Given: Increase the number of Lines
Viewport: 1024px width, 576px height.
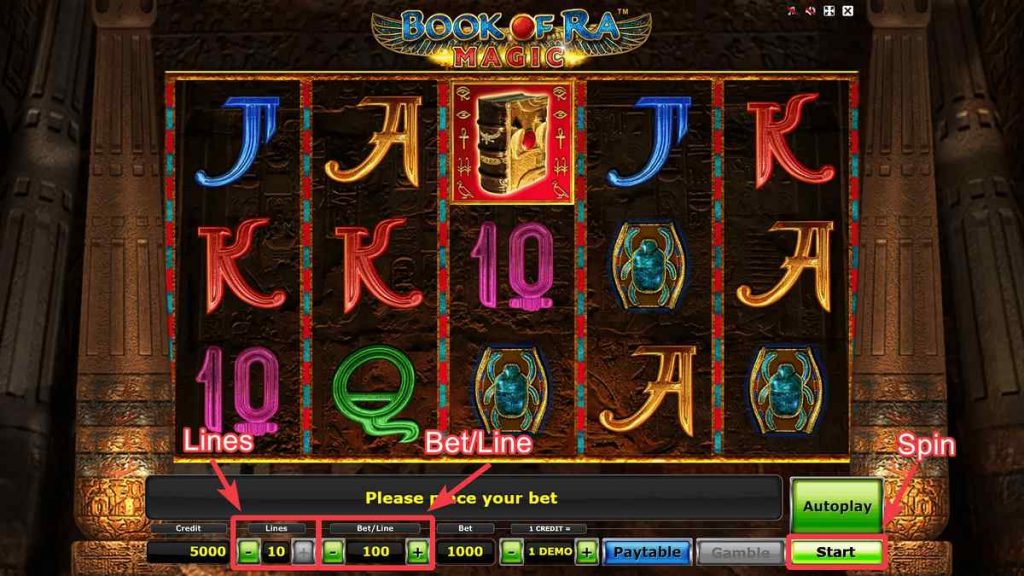Looking at the screenshot, I should tap(303, 552).
